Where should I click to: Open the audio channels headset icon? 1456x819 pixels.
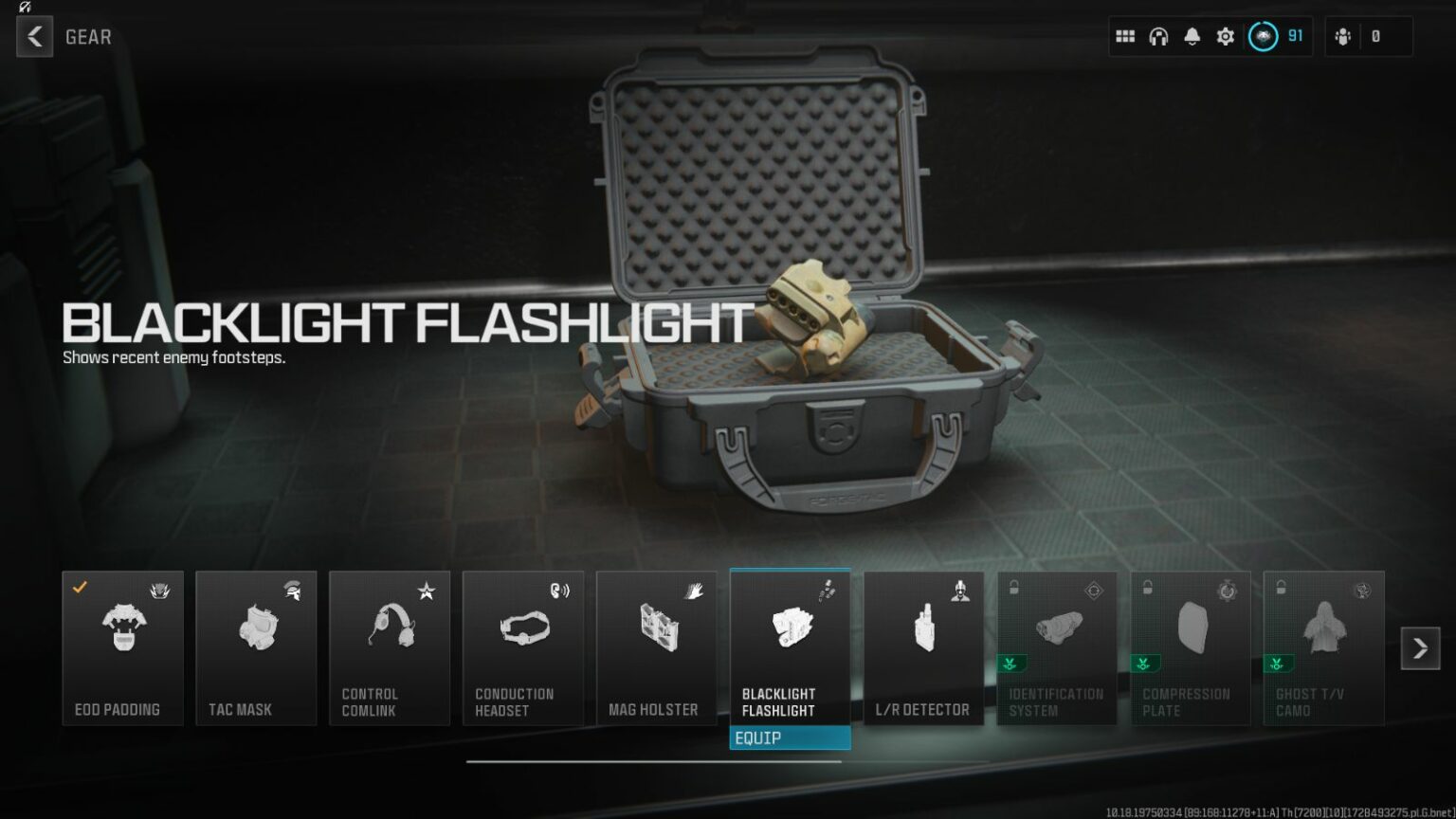[1158, 36]
